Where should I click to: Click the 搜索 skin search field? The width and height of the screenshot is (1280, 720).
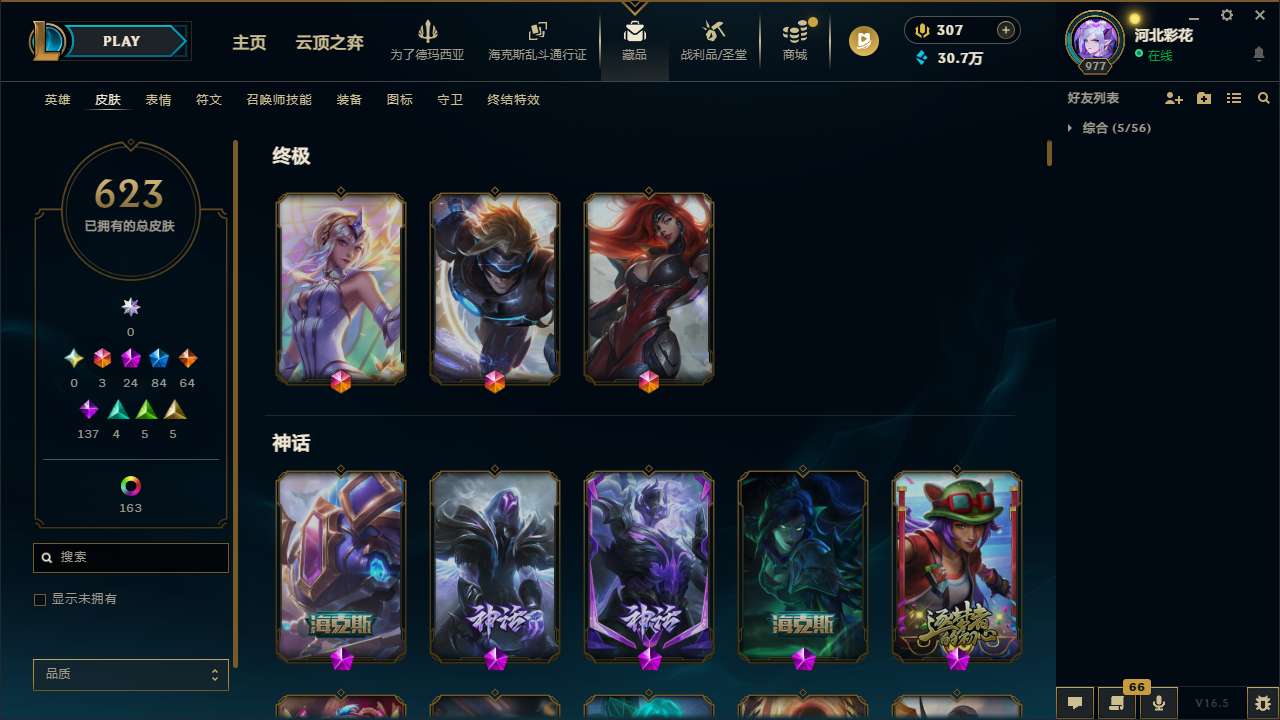130,557
